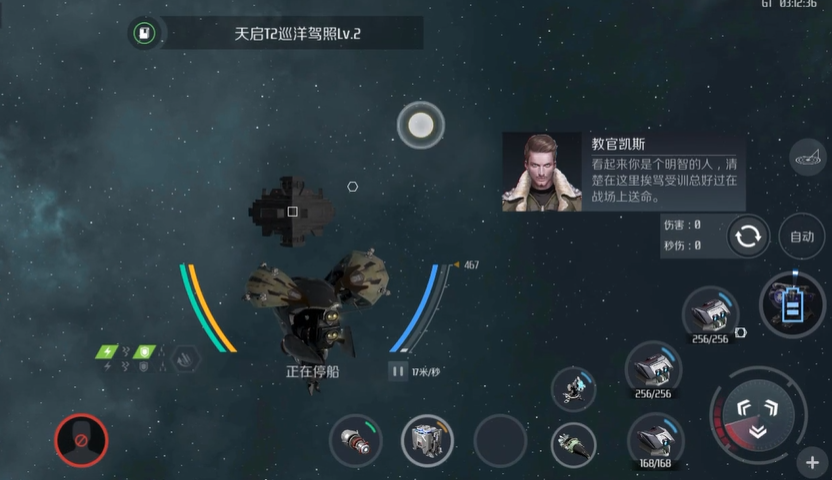The height and width of the screenshot is (480, 832).
Task: Click the plus button in the corner
Action: click(x=811, y=463)
